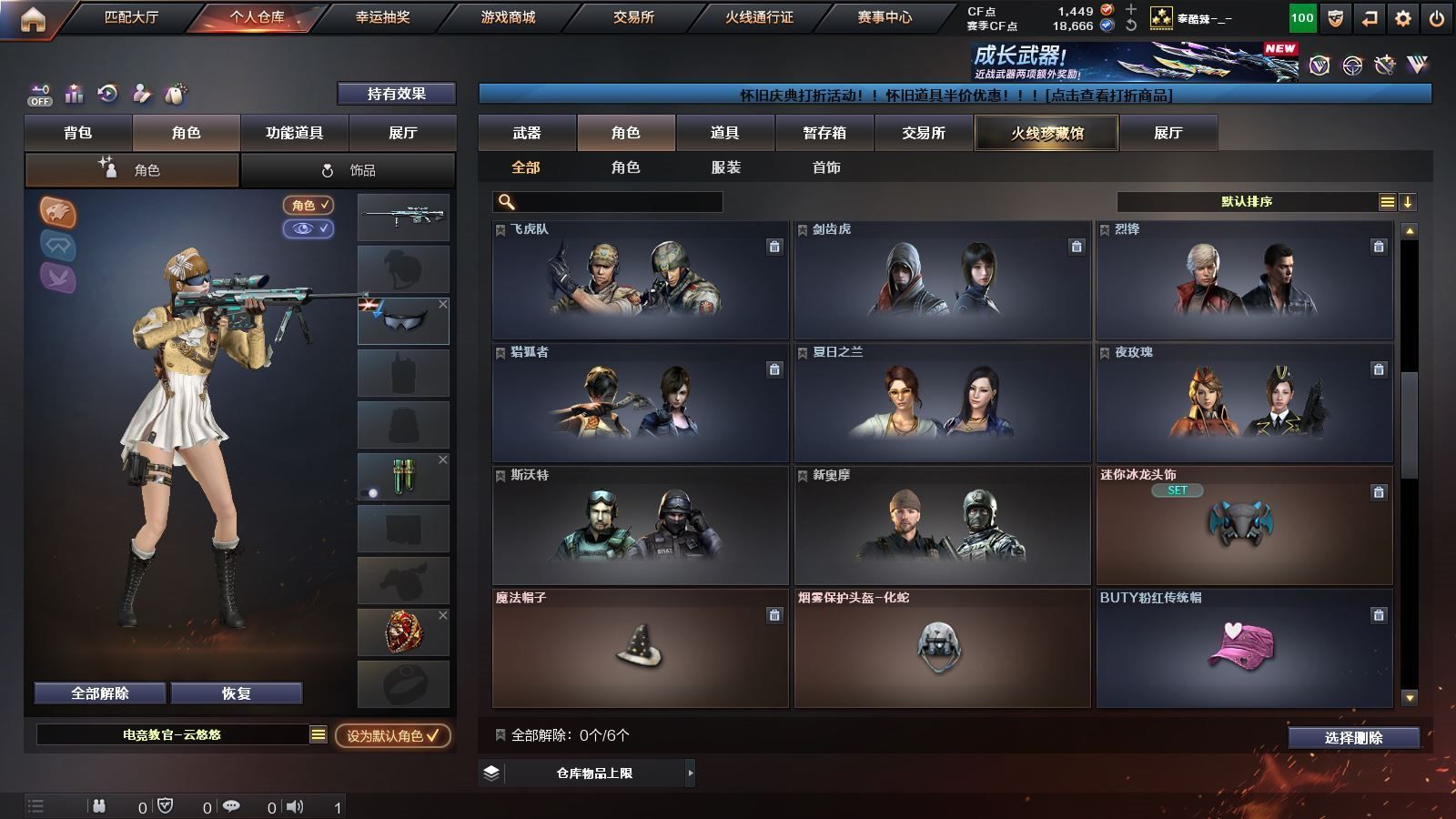This screenshot has width=1456, height=819.
Task: Open the 幸运抽奖 lucky draw menu
Action: click(x=382, y=17)
